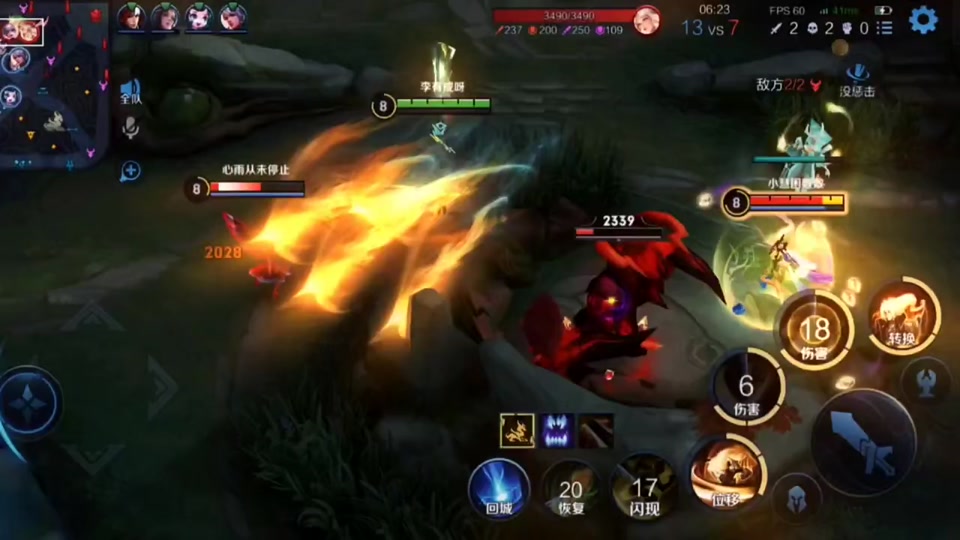Open the quick chat plus bubble
960x540 pixels.
(x=130, y=171)
